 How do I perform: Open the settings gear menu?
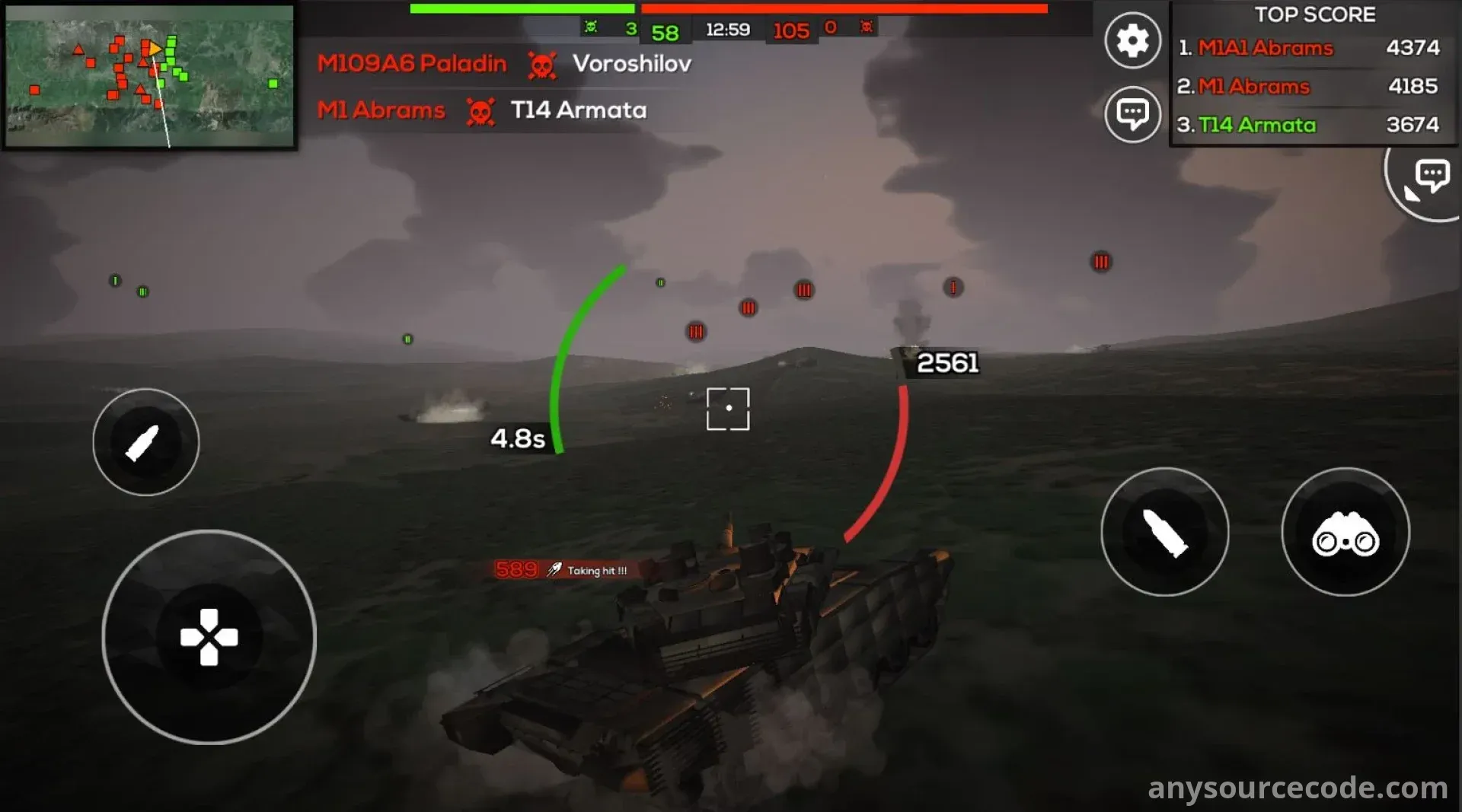pyautogui.click(x=1132, y=40)
